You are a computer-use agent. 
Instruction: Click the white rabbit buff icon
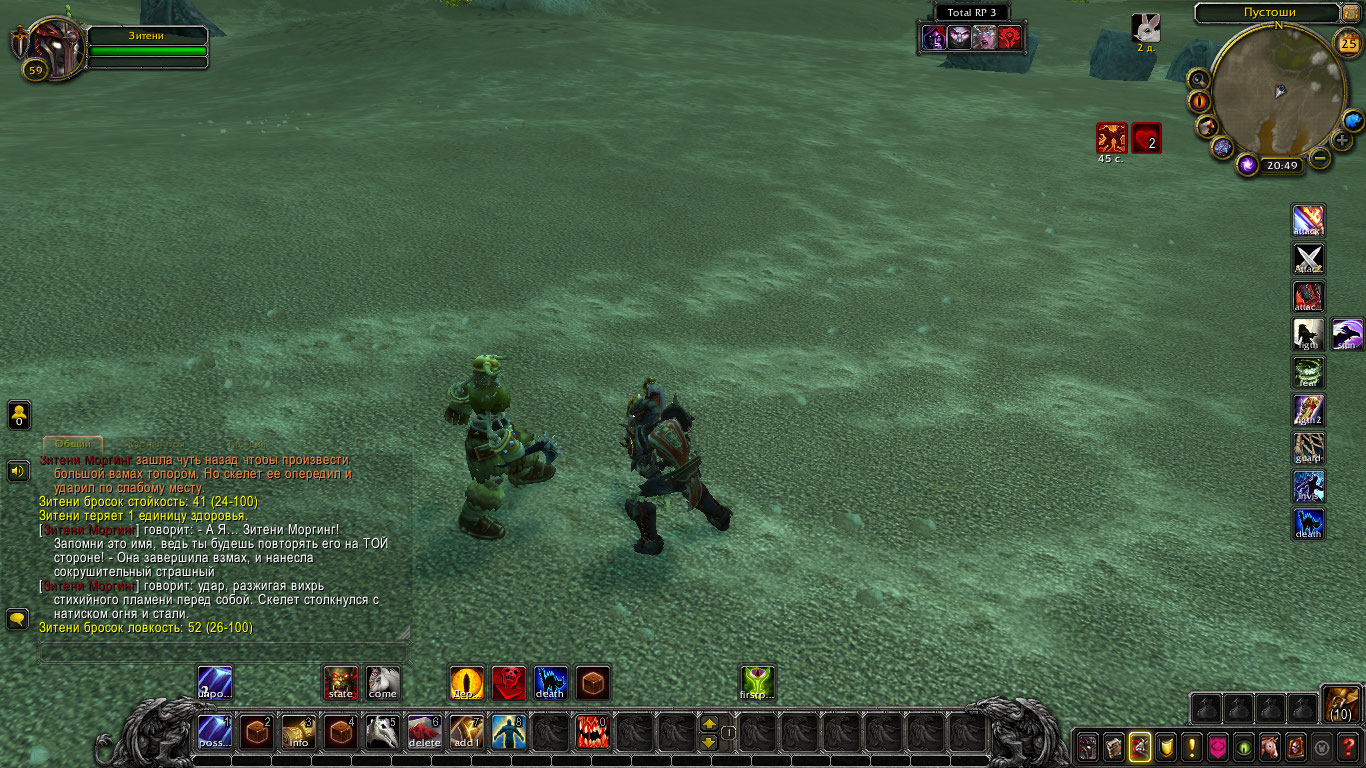pyautogui.click(x=1146, y=28)
